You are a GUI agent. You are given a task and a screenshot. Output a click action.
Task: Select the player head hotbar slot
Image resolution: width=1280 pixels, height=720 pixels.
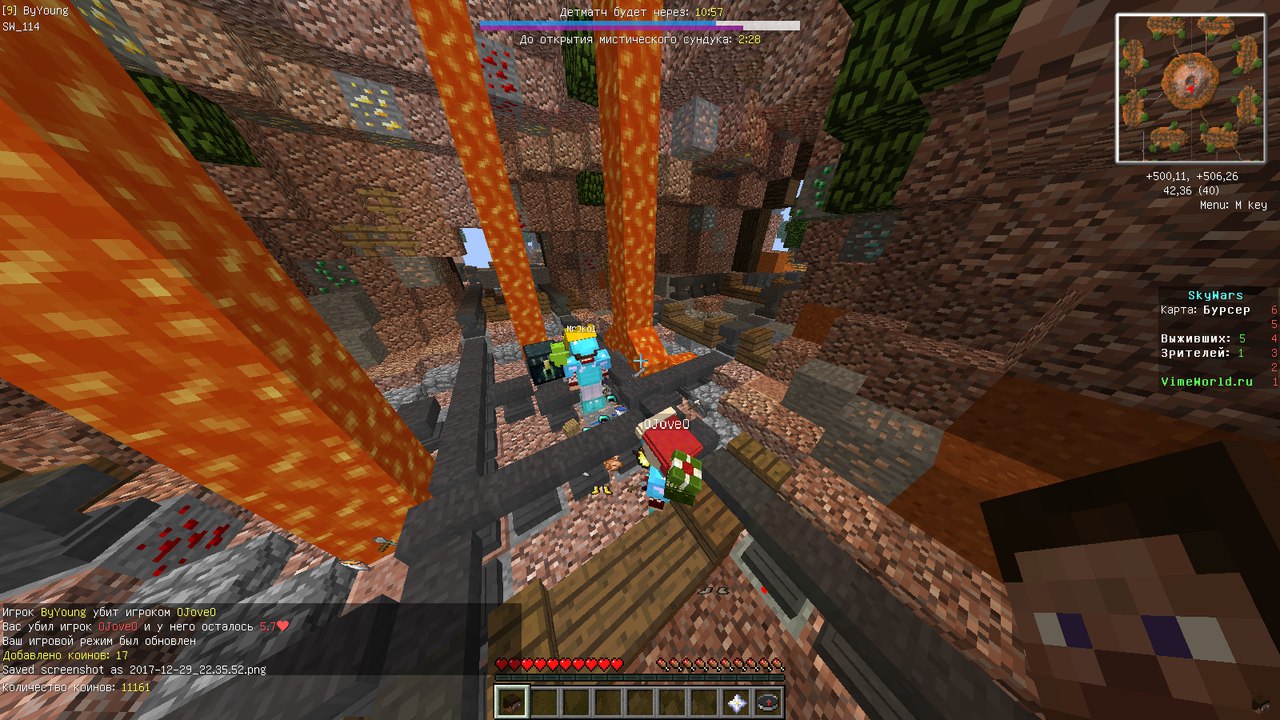tap(511, 702)
